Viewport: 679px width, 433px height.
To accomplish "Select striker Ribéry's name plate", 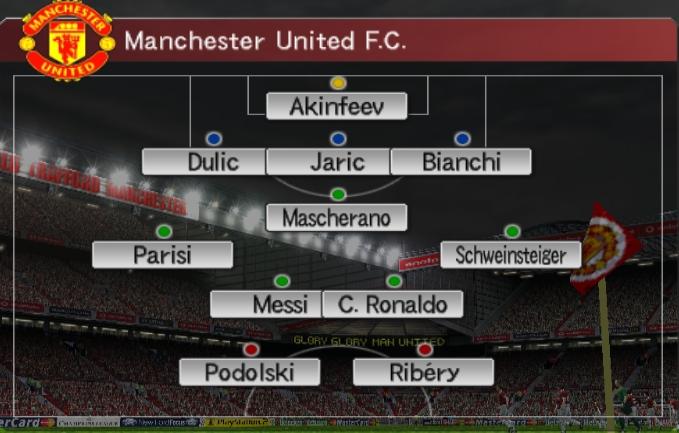I will pyautogui.click(x=423, y=372).
